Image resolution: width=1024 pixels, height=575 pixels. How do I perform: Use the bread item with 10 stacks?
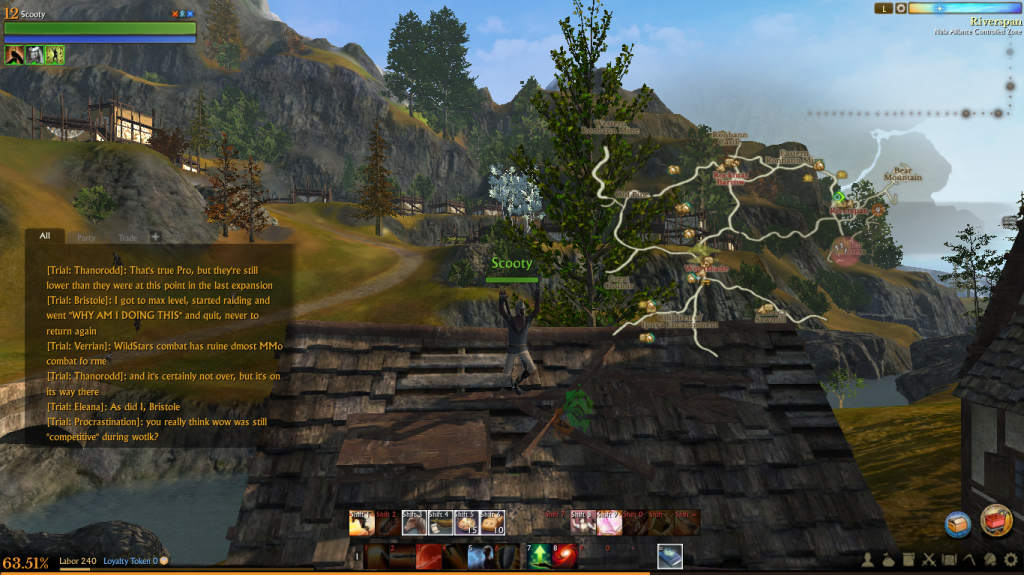(491, 522)
